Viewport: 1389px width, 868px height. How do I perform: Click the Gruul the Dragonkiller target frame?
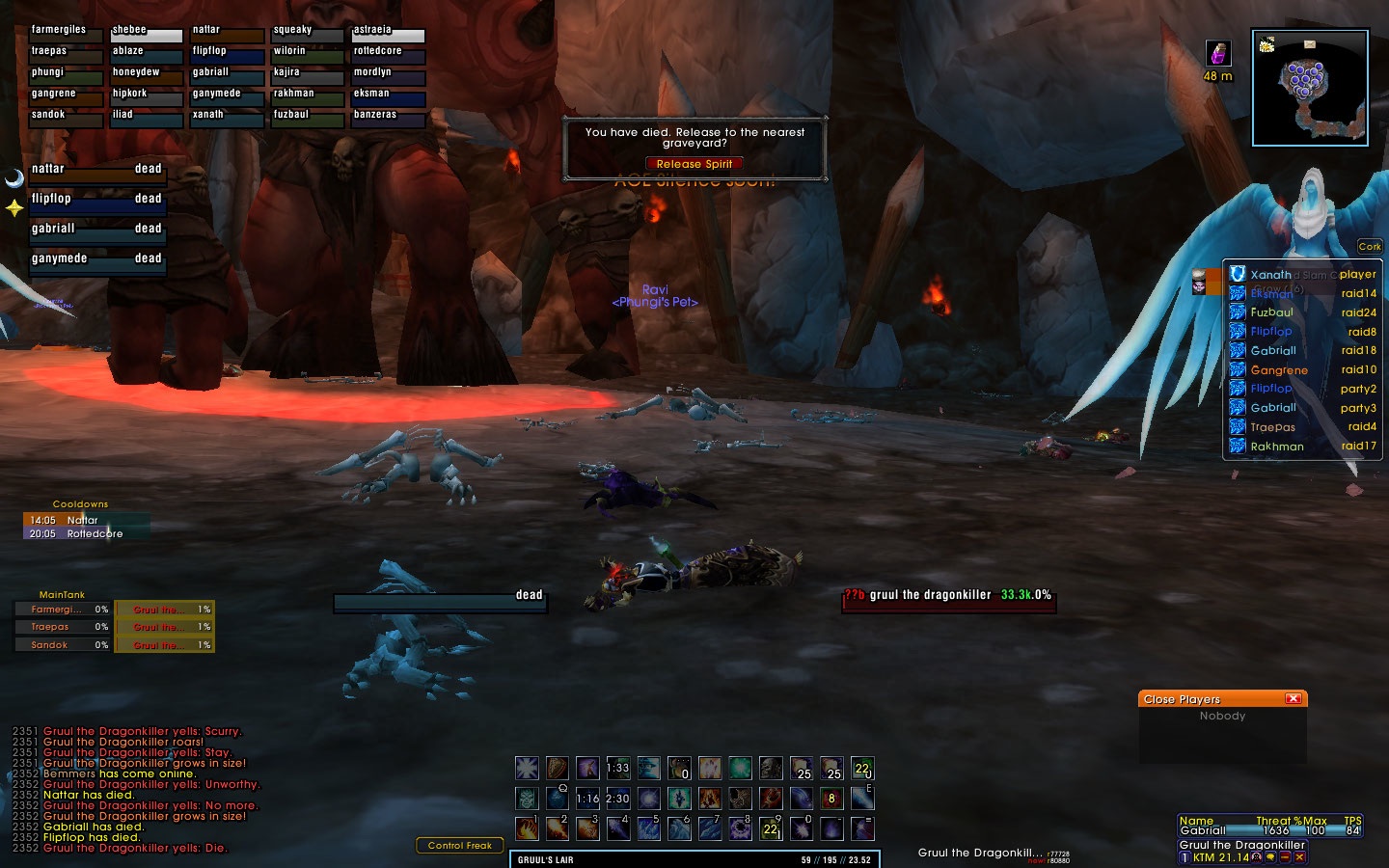(949, 598)
